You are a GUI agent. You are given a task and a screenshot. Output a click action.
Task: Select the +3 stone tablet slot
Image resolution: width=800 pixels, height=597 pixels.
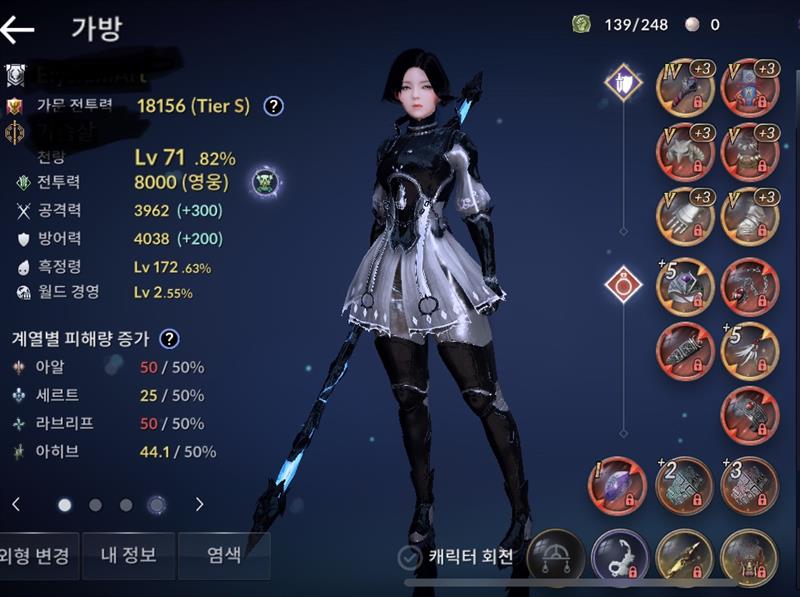click(x=749, y=485)
